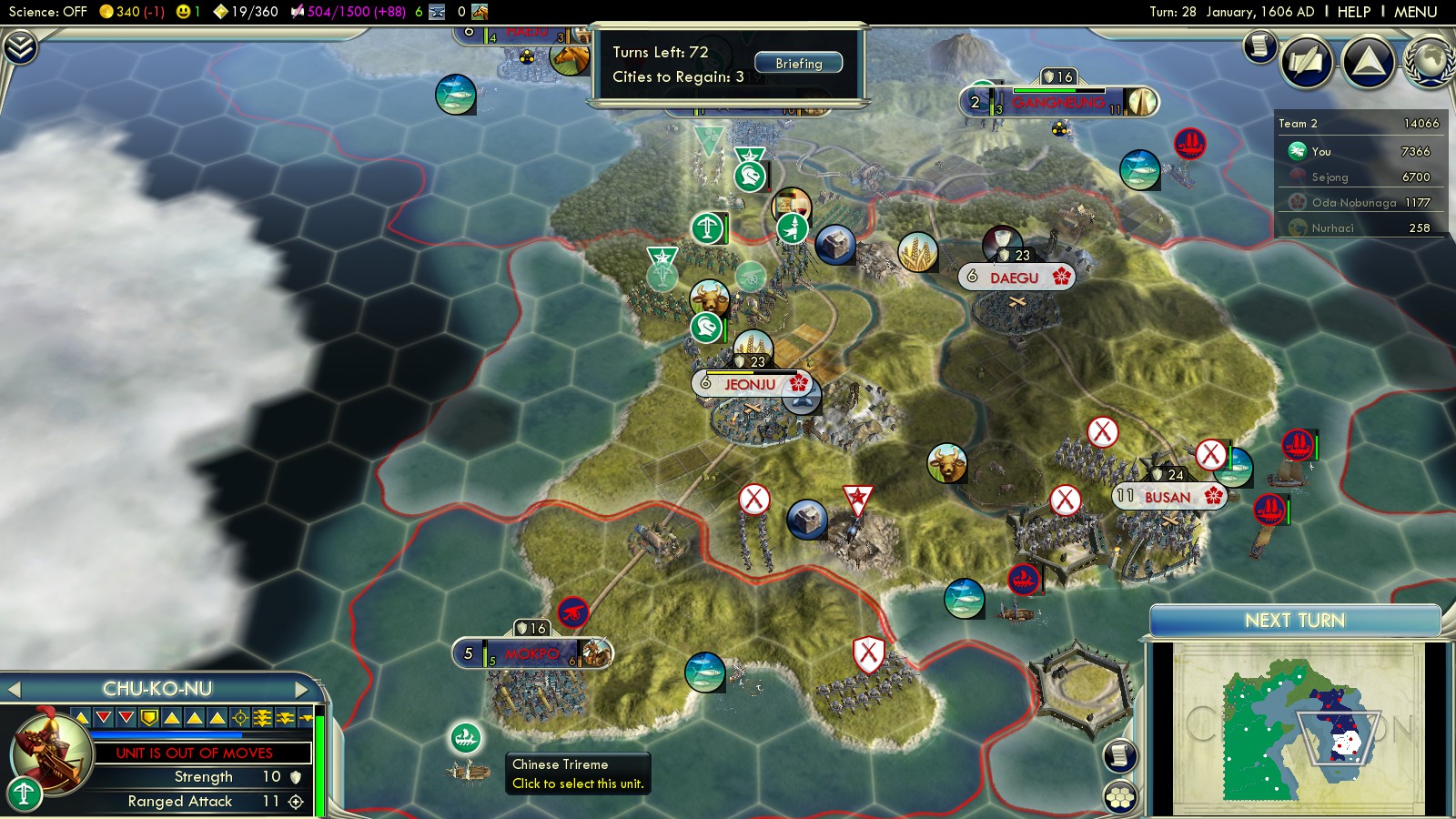Select the Busan city banner
The height and width of the screenshot is (819, 1456).
point(1168,497)
